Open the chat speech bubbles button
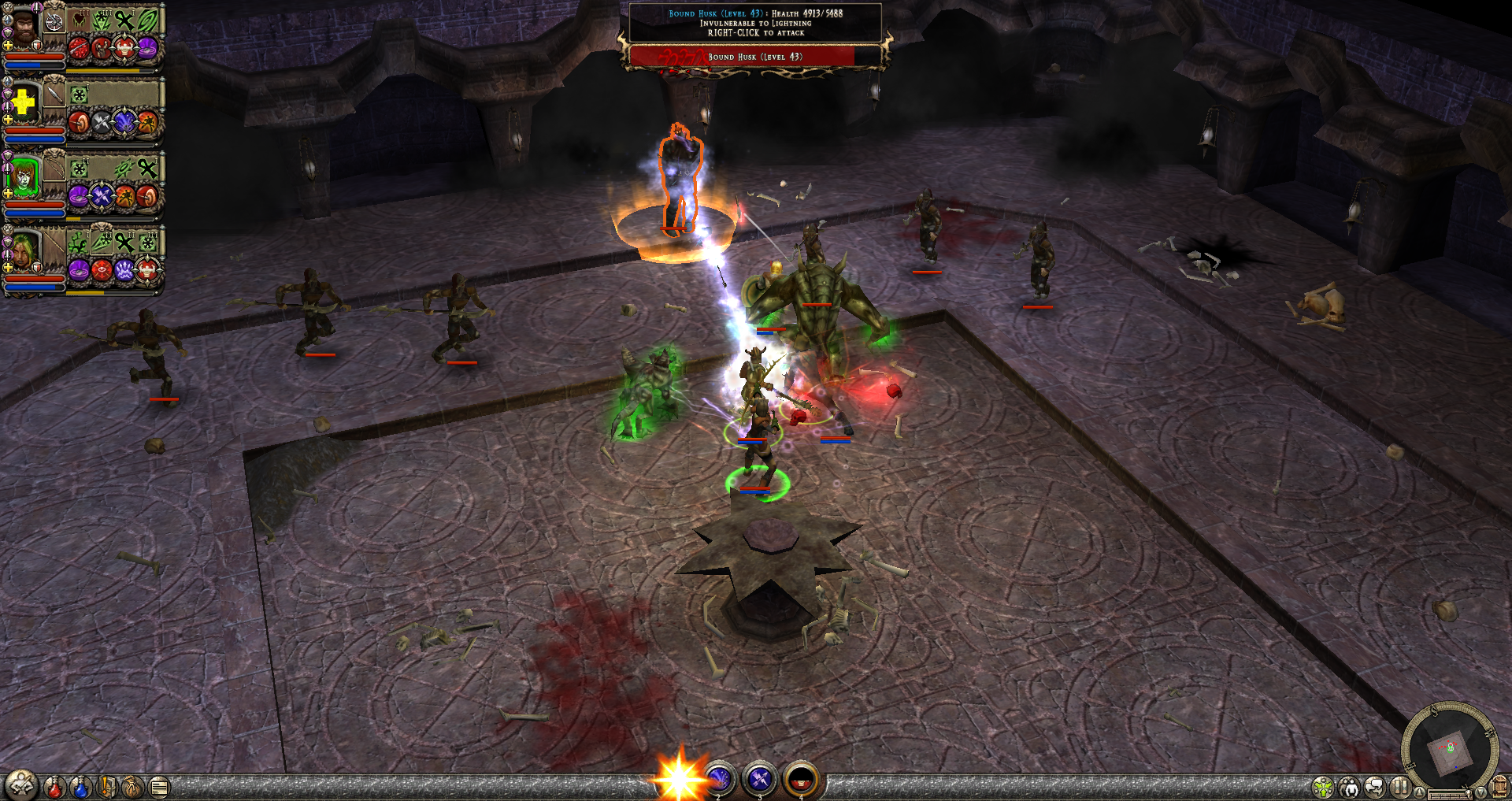This screenshot has width=1512, height=801. (x=1374, y=787)
